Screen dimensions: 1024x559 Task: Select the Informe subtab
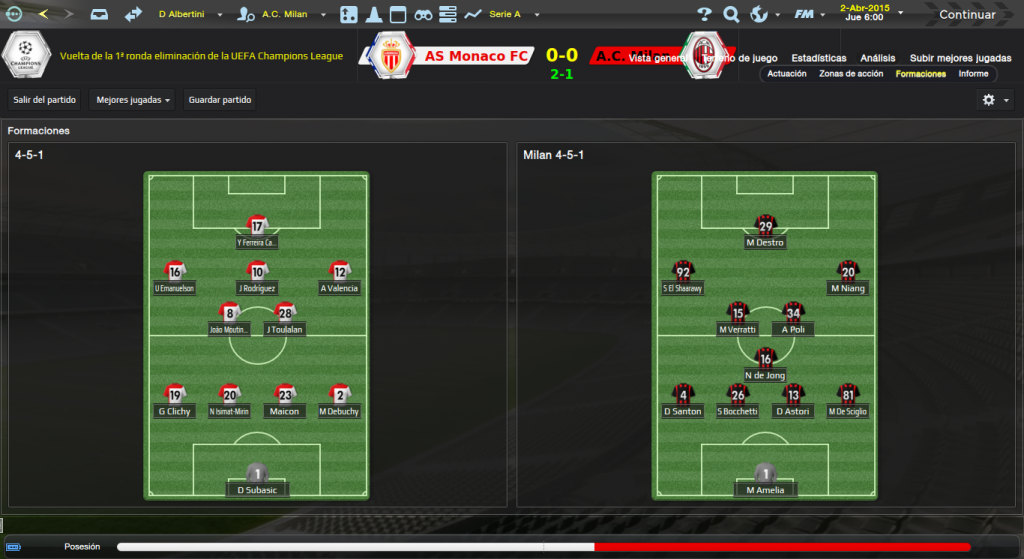(973, 74)
